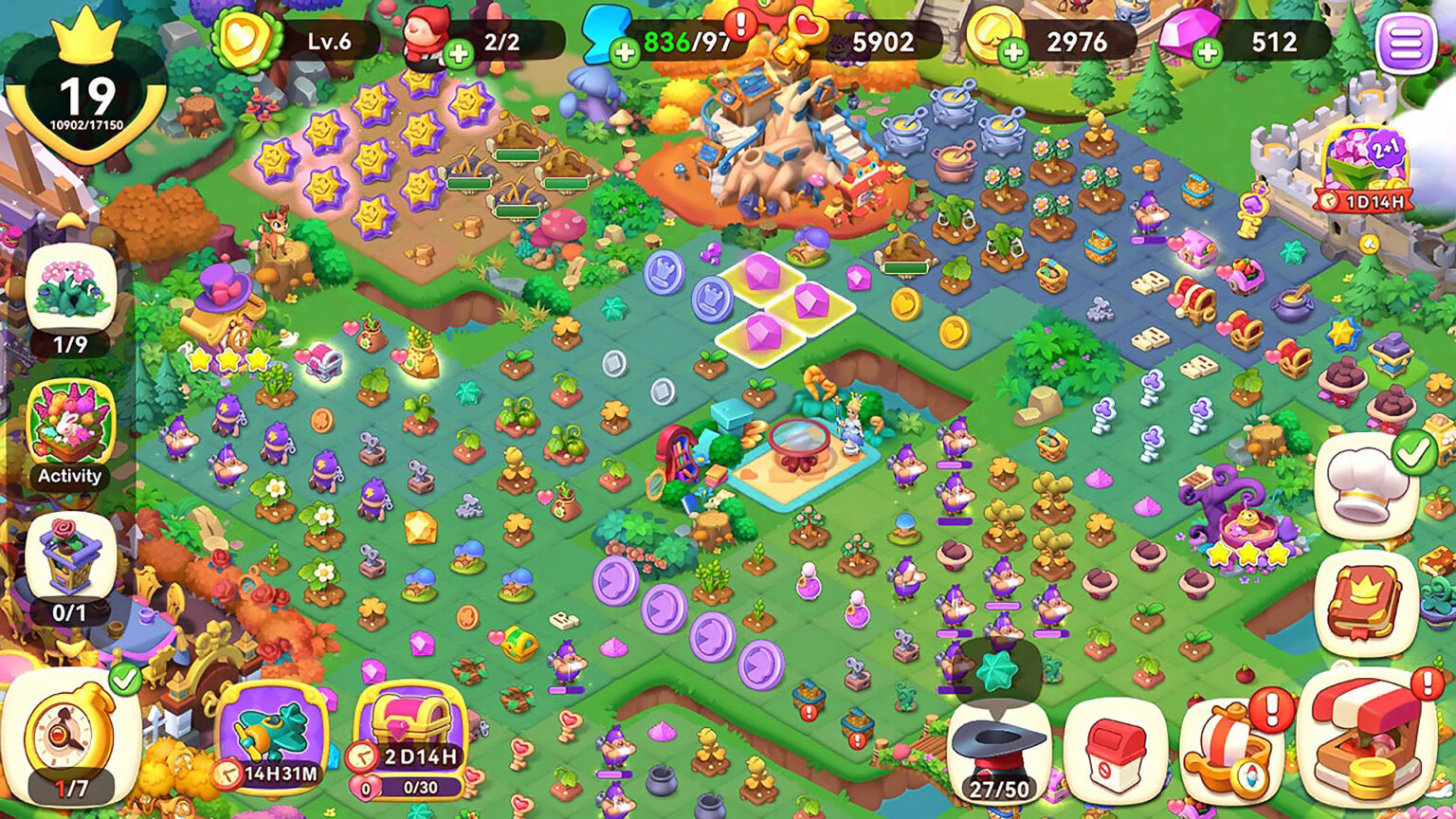Open the golden clock timer 1/7
This screenshot has width=1456, height=819.
click(66, 735)
